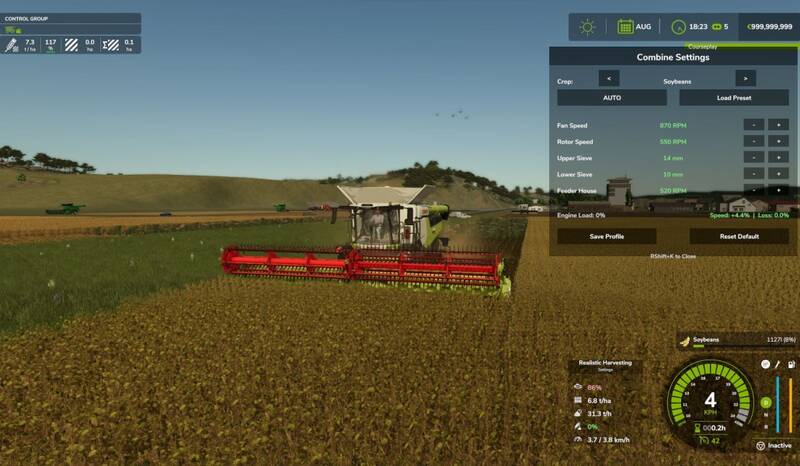Image resolution: width=800 pixels, height=466 pixels.
Task: Reset combine settings to default
Action: [x=739, y=237]
